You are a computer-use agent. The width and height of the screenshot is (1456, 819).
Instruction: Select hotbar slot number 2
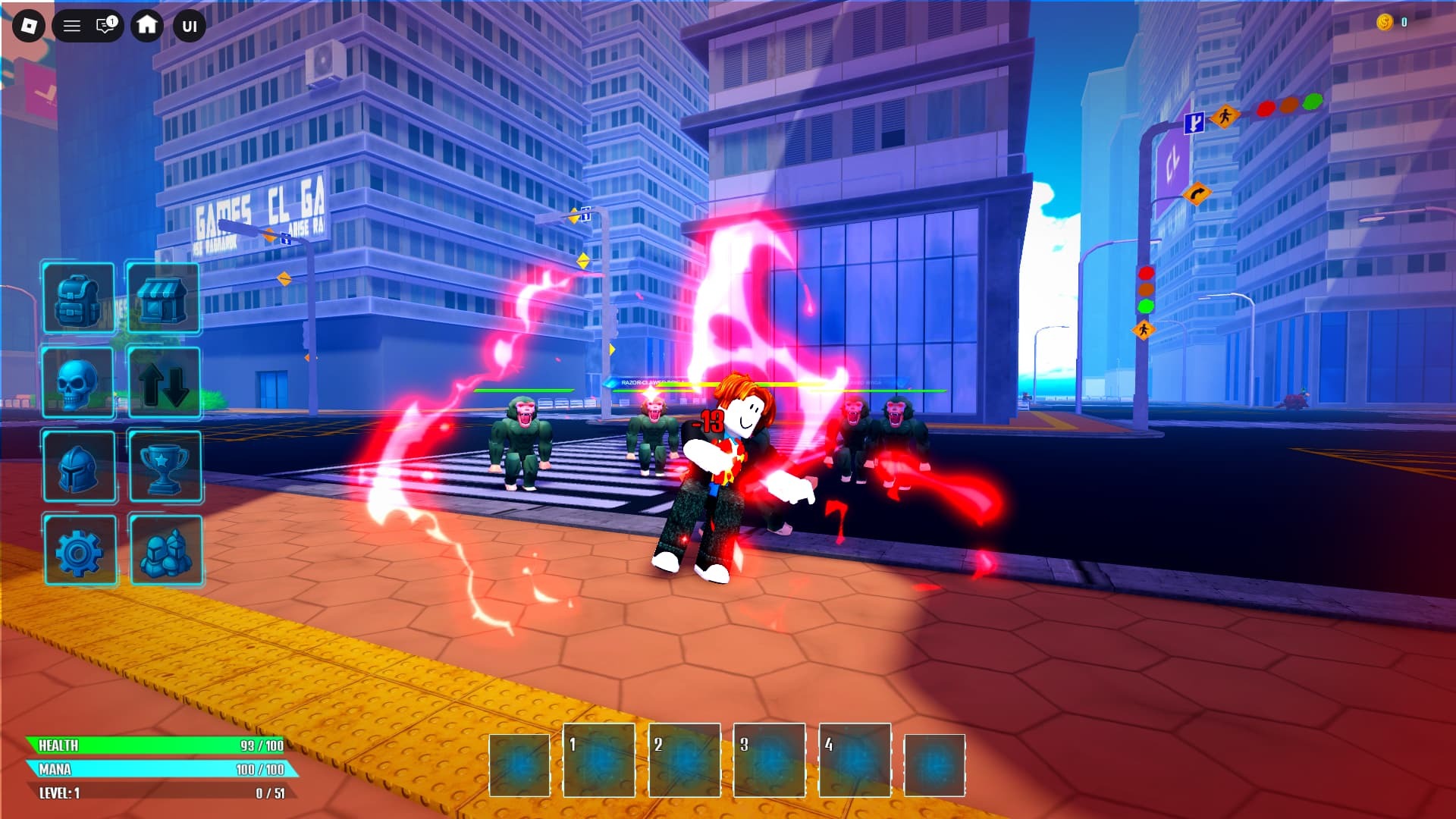684,760
